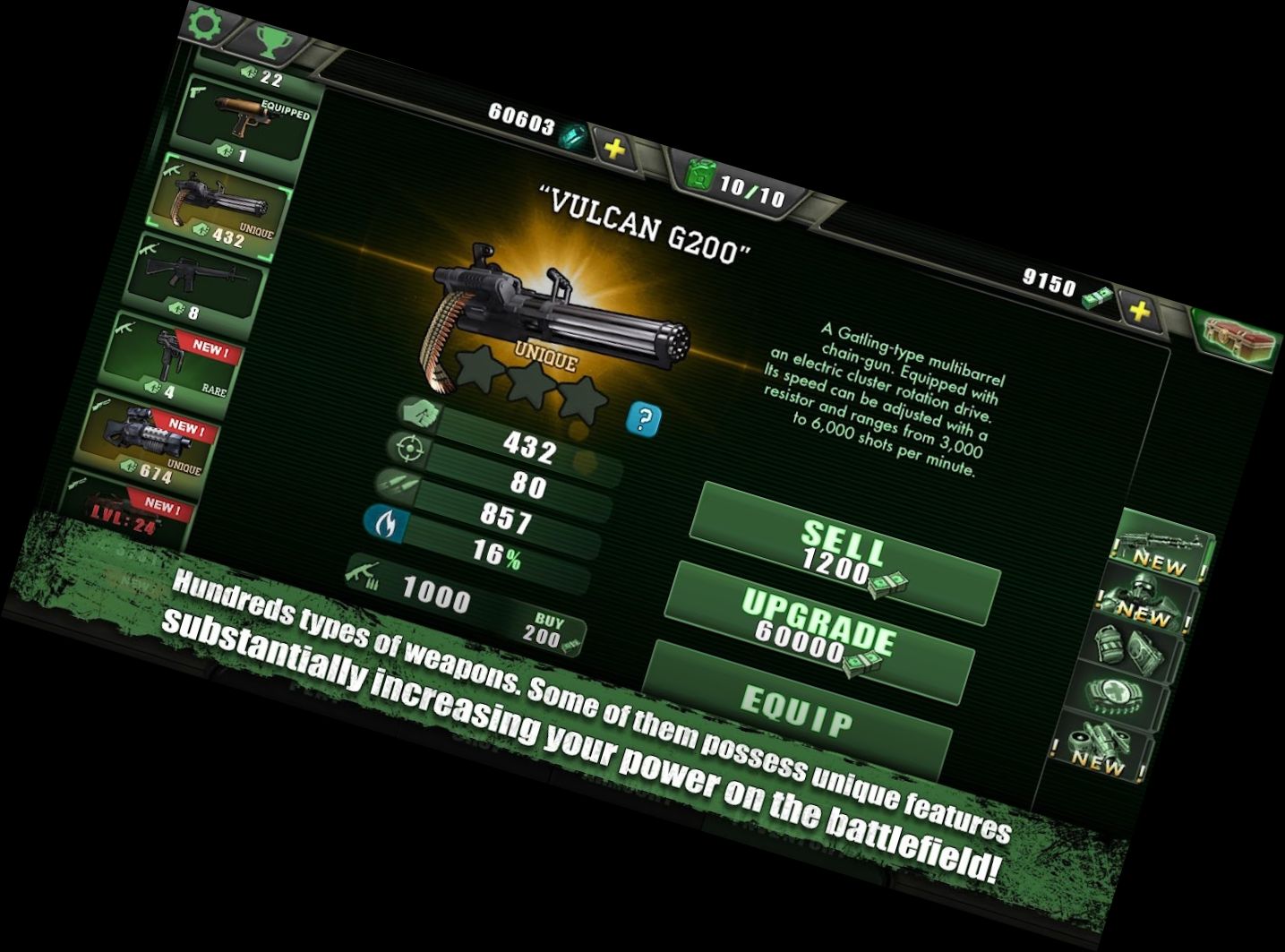Image resolution: width=1285 pixels, height=952 pixels.
Task: Pick the new unique weapon with 674
Action: 150,441
